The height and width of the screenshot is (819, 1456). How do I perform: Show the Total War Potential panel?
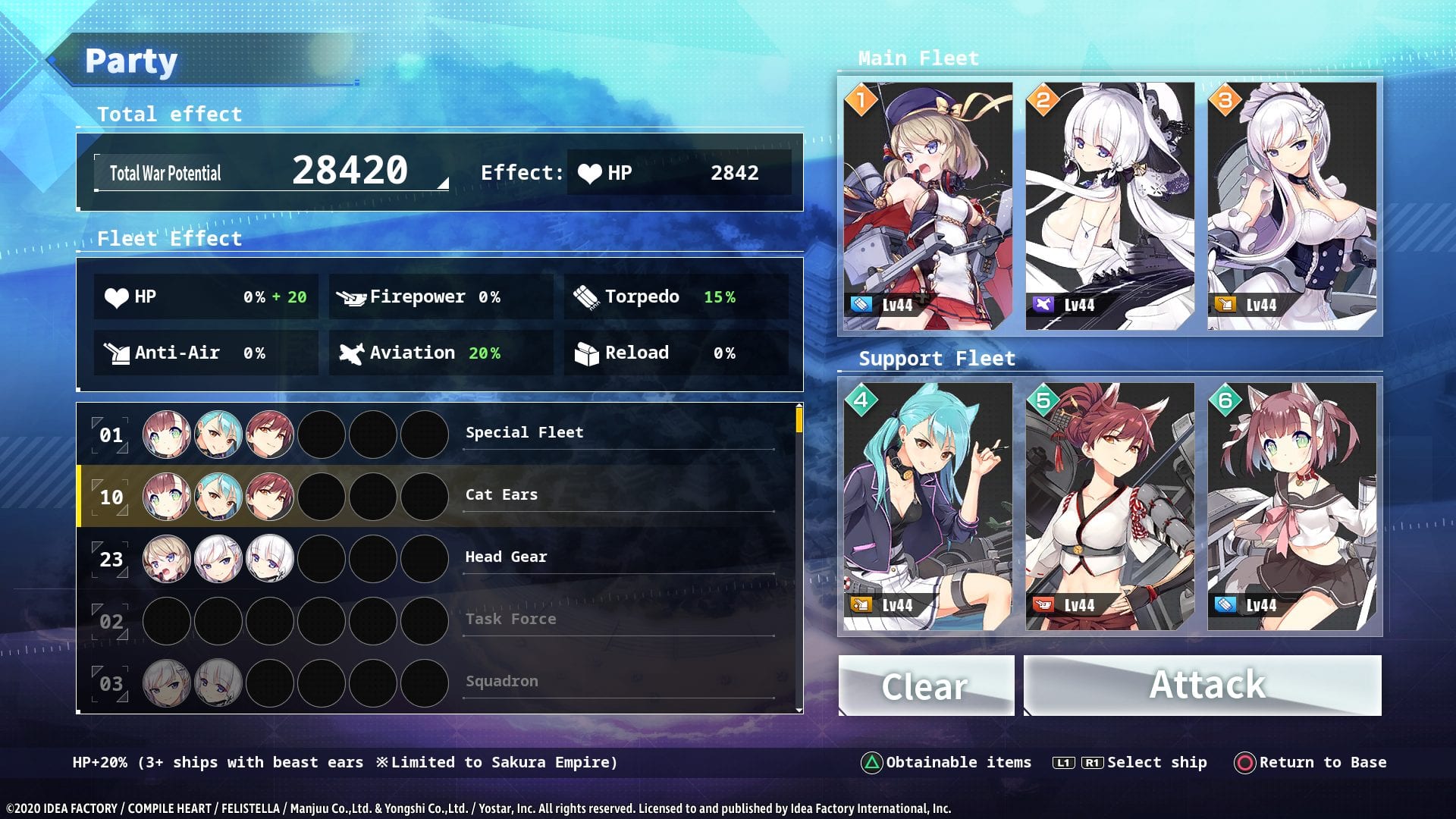pyautogui.click(x=271, y=172)
